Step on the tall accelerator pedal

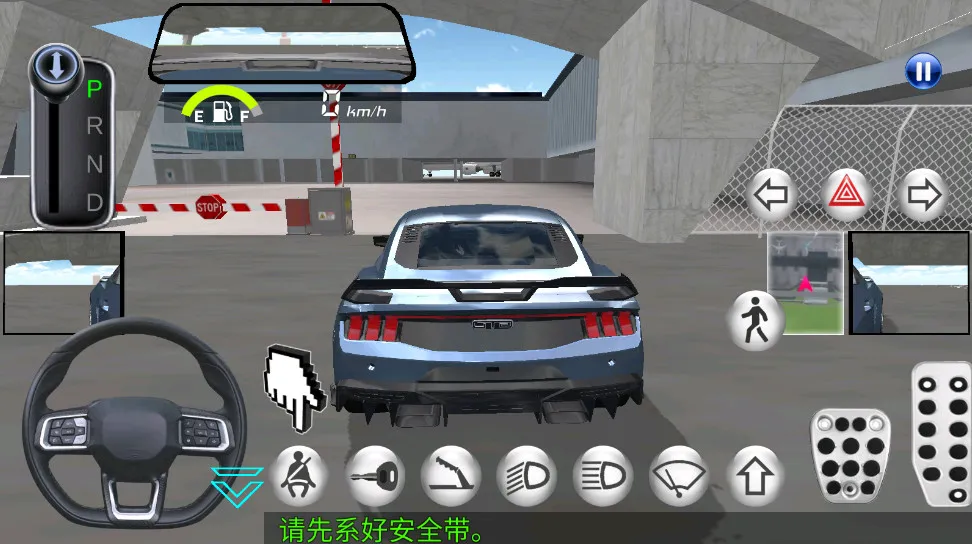click(x=941, y=435)
